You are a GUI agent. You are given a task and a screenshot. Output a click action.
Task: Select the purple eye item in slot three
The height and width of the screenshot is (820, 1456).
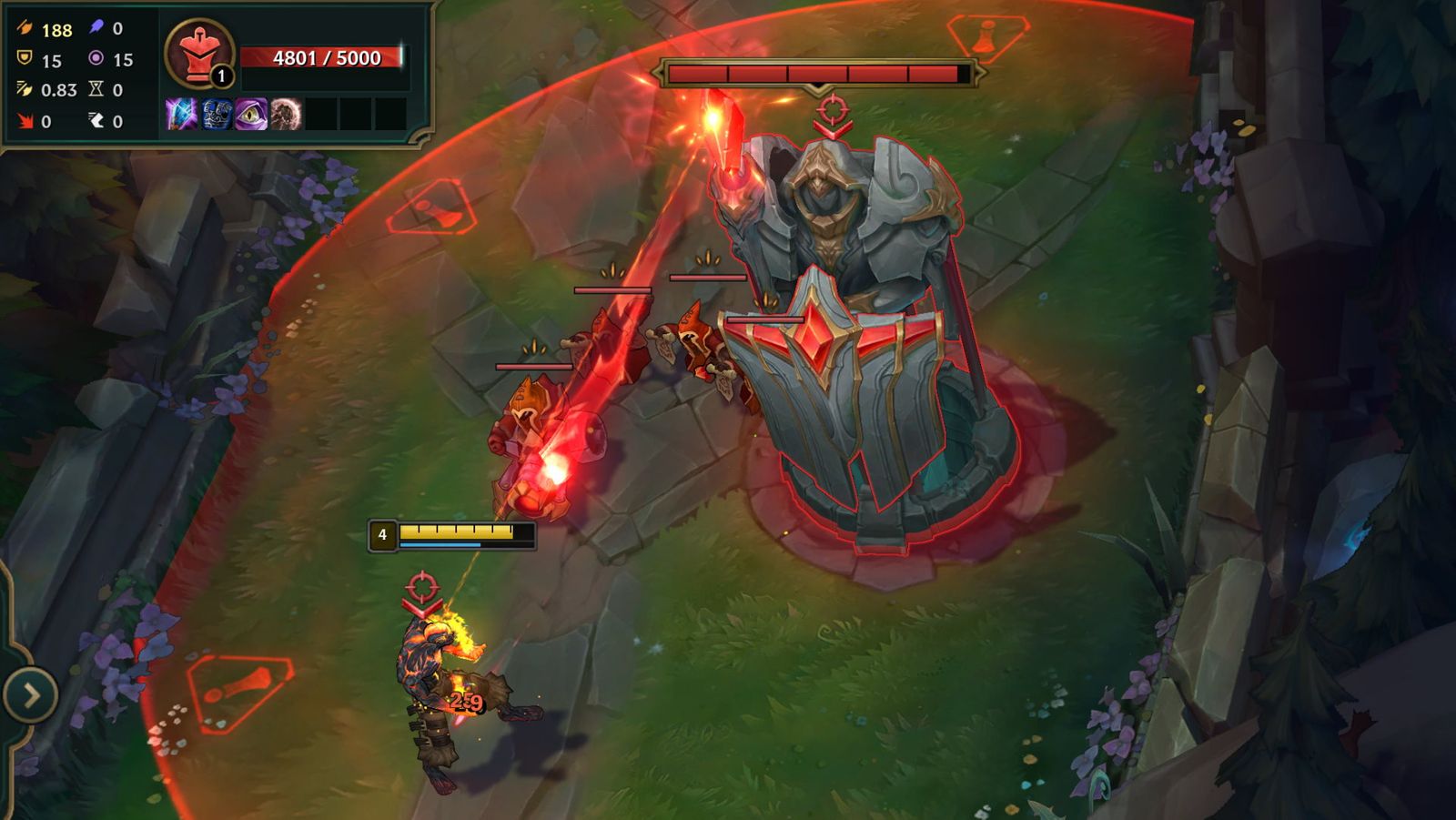pos(250,114)
